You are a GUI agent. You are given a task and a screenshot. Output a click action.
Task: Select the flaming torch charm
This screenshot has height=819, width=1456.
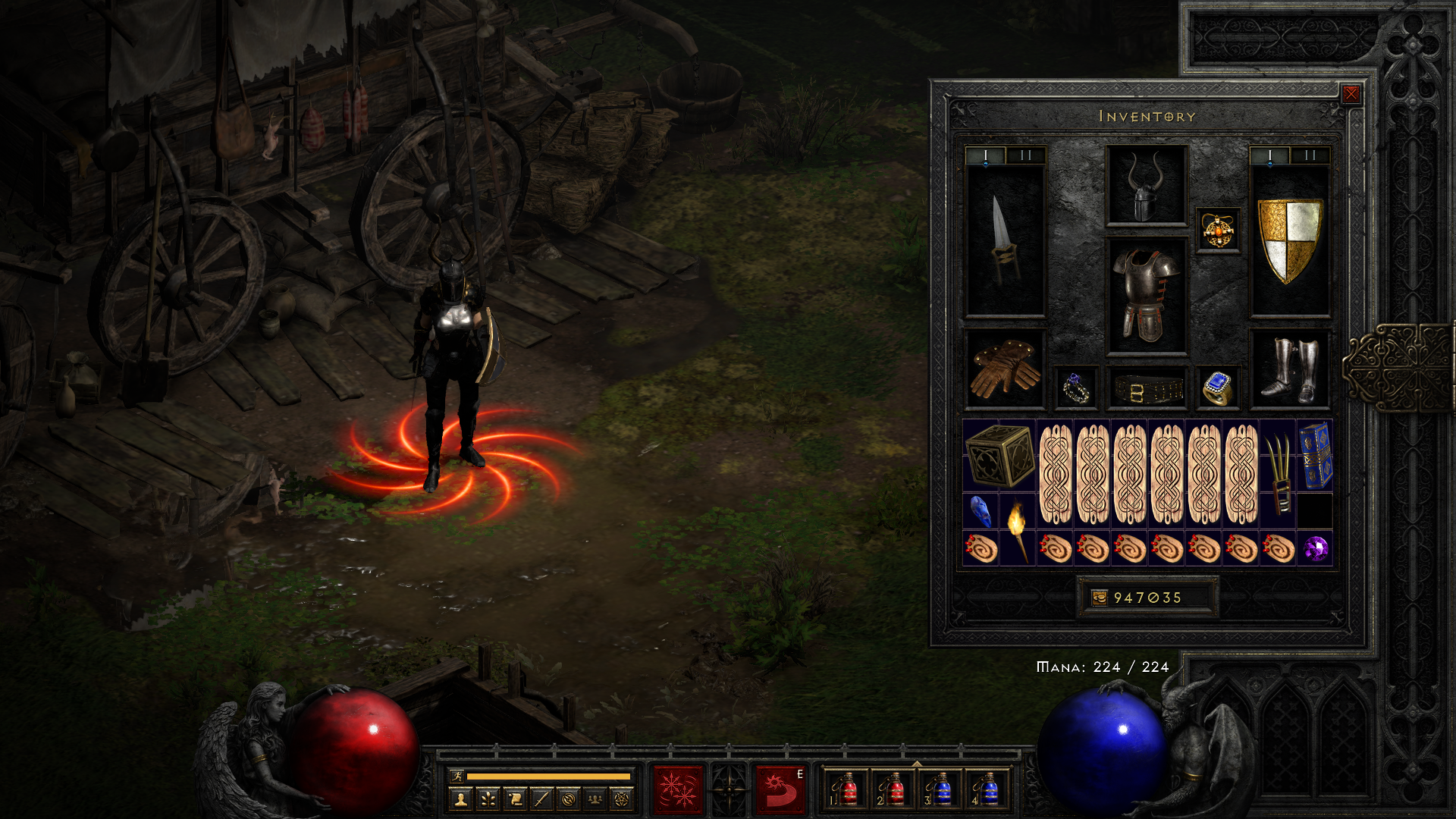point(1016,531)
